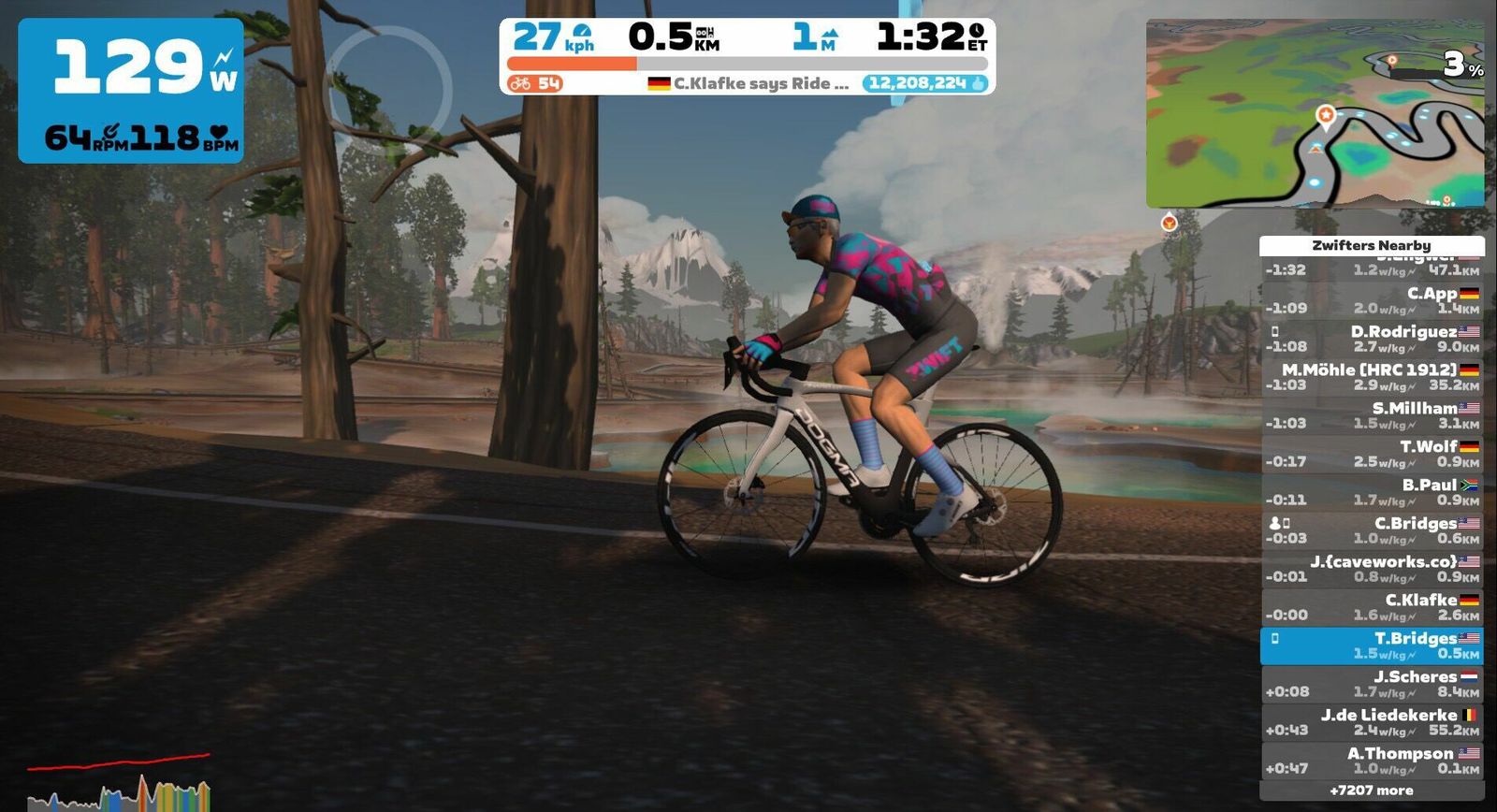The image size is (1497, 812).
Task: Select B.Paul in Zwifters Nearby
Action: (x=1372, y=492)
